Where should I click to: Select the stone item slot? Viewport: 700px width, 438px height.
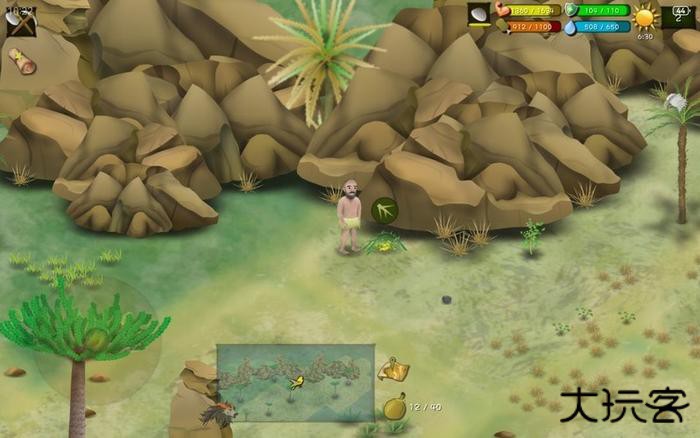pos(479,15)
